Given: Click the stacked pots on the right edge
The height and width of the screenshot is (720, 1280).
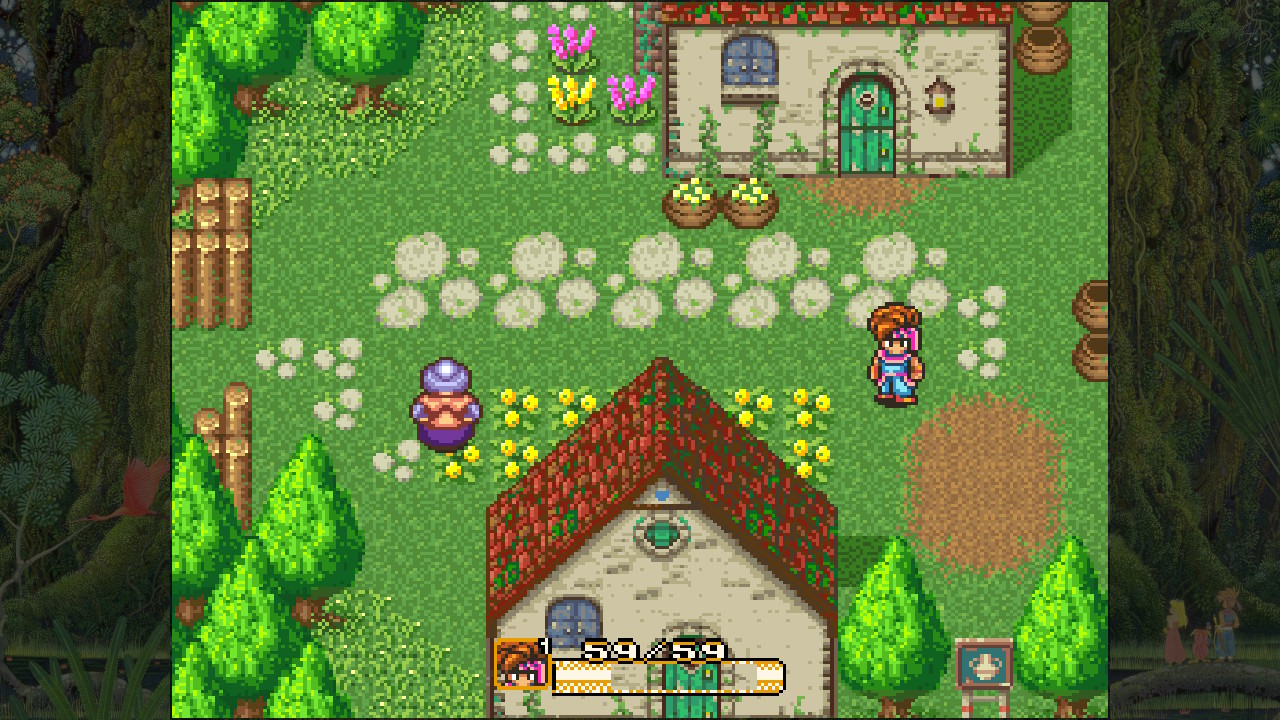Looking at the screenshot, I should click(1094, 330).
